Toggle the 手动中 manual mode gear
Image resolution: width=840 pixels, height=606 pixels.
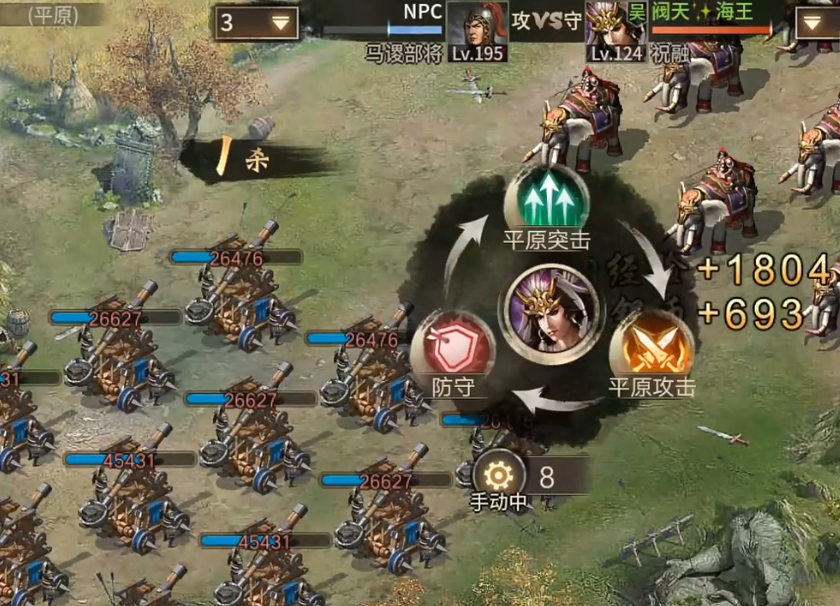[499, 473]
